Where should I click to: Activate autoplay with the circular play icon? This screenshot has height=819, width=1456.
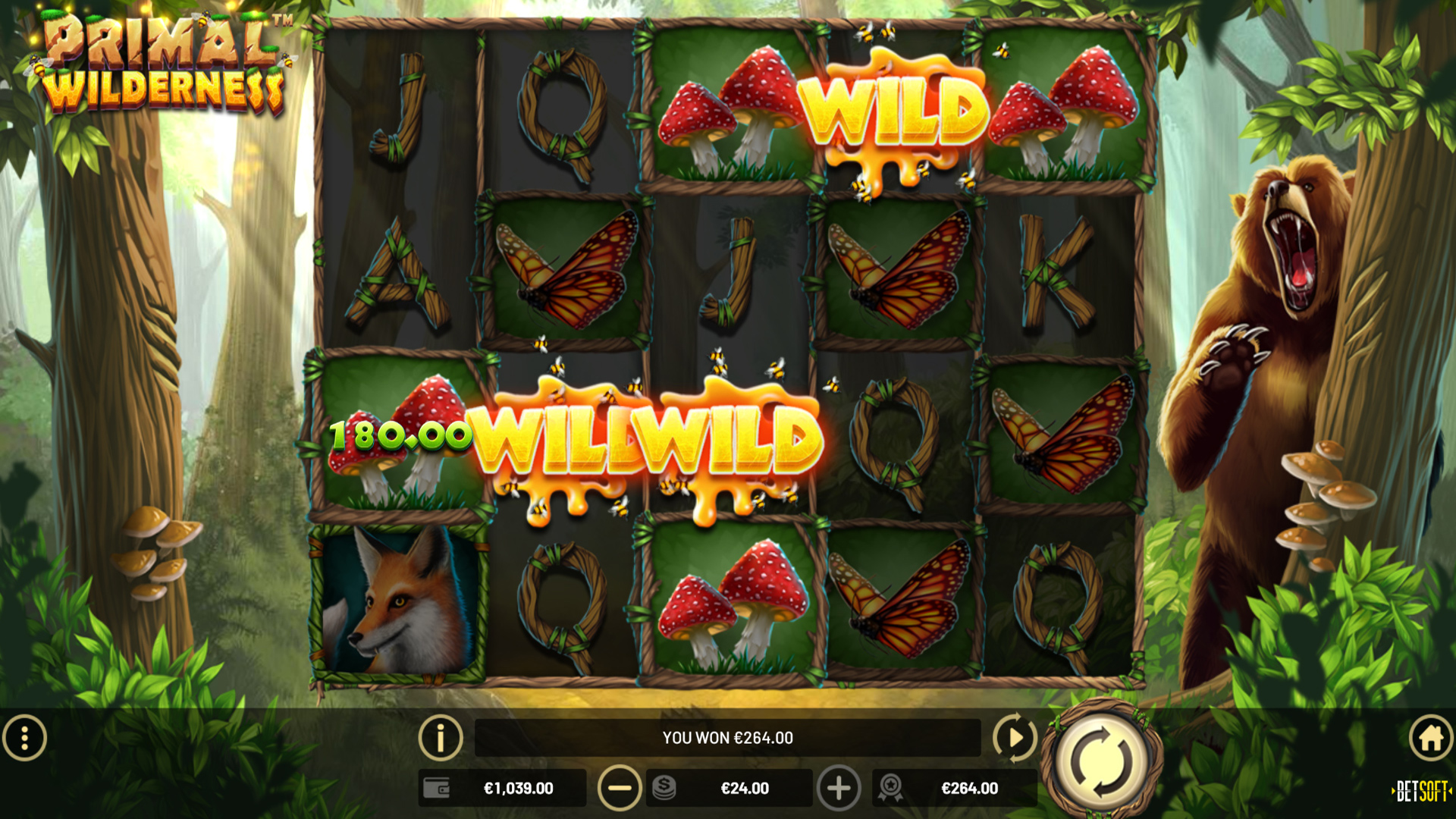(x=1016, y=736)
